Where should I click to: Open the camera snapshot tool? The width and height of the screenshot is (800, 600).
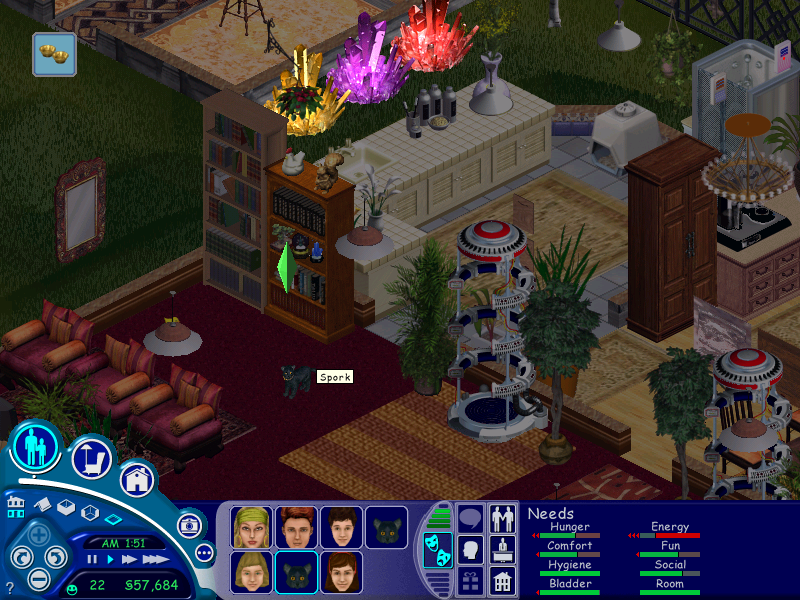188,525
